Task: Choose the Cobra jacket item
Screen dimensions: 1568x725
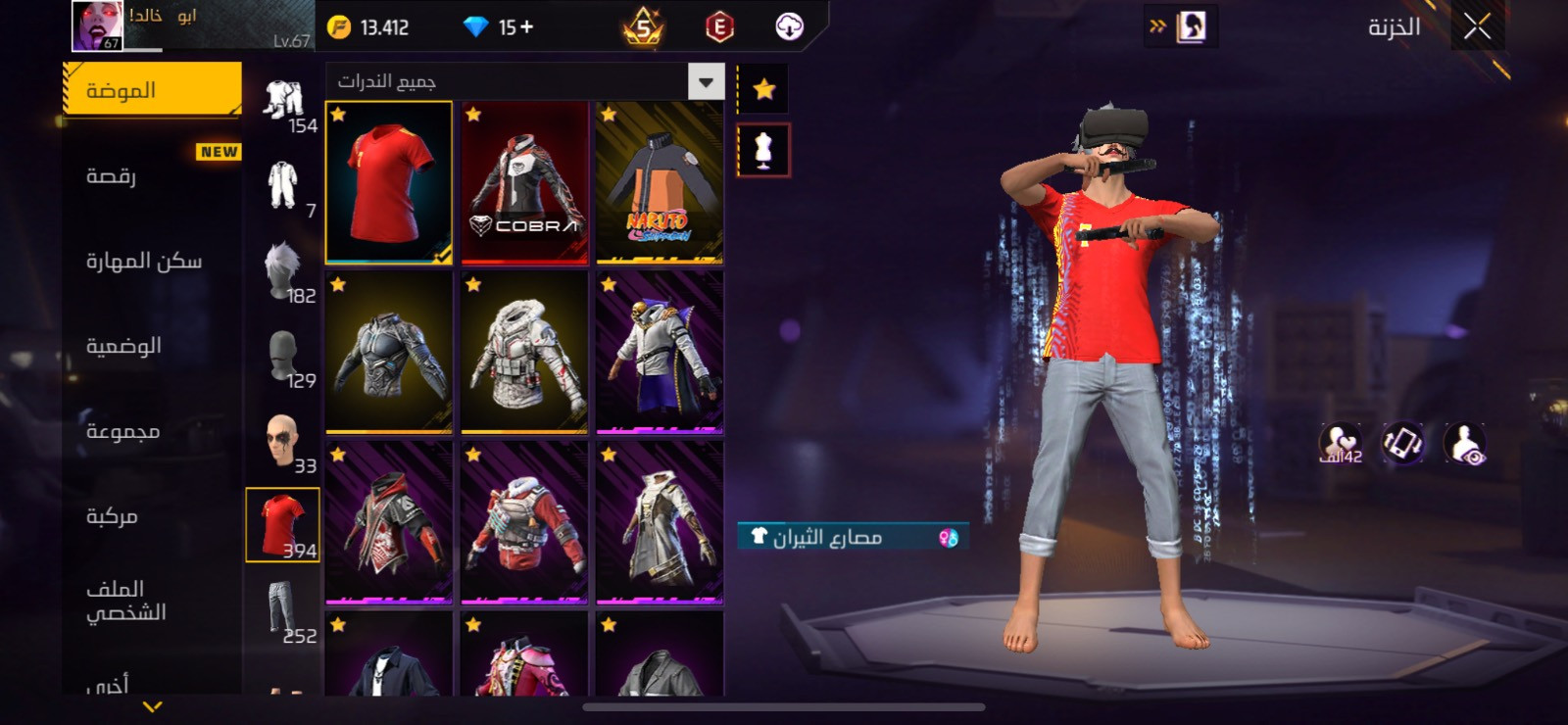Action: pos(524,182)
